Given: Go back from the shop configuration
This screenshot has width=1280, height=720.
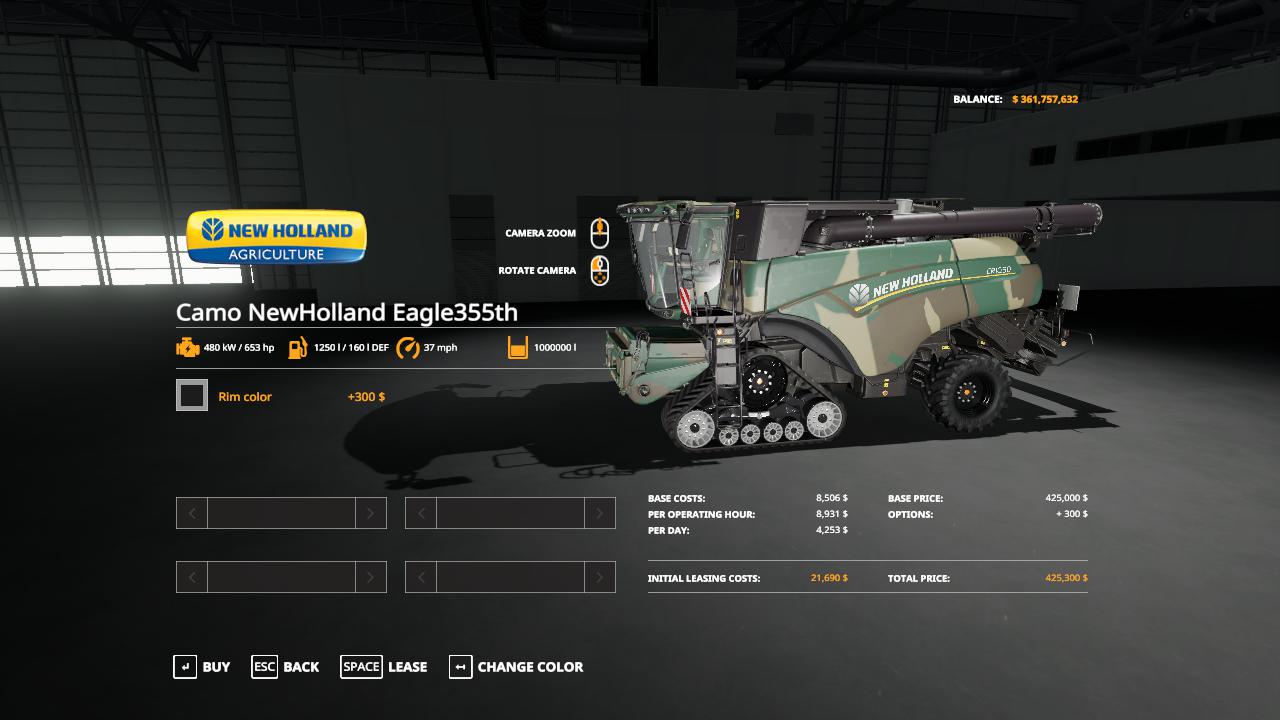Looking at the screenshot, I should (286, 667).
